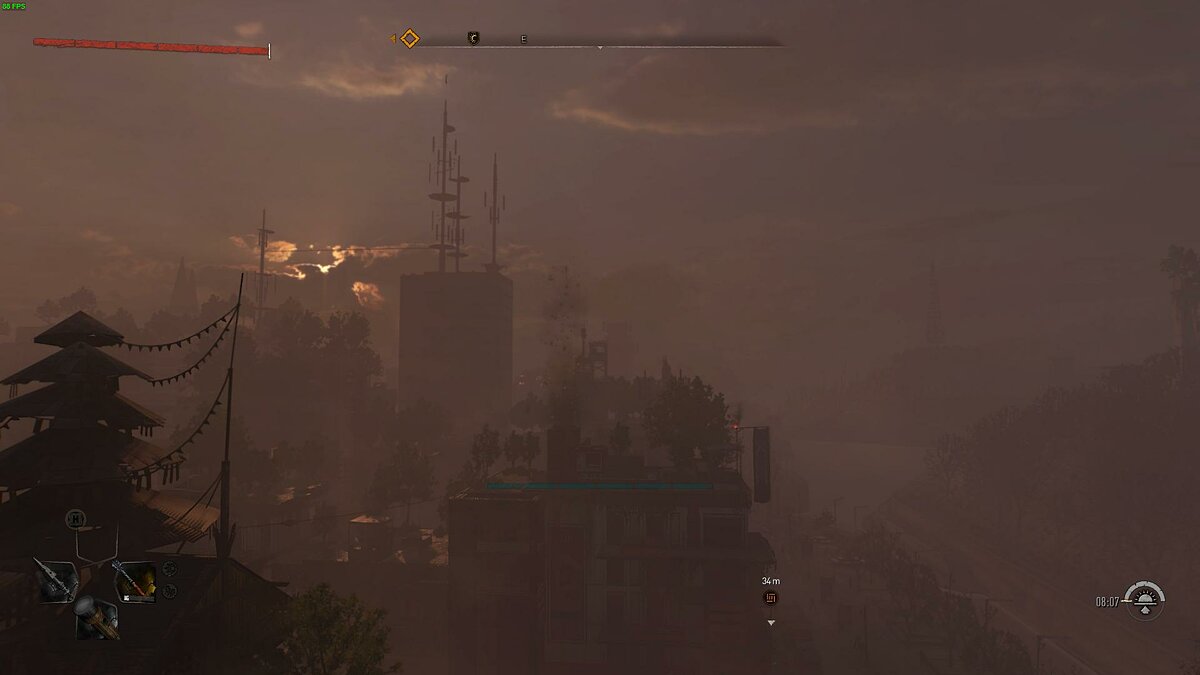Image resolution: width=1200 pixels, height=675 pixels.
Task: Click the moon shield marker on compass
Action: (x=474, y=39)
